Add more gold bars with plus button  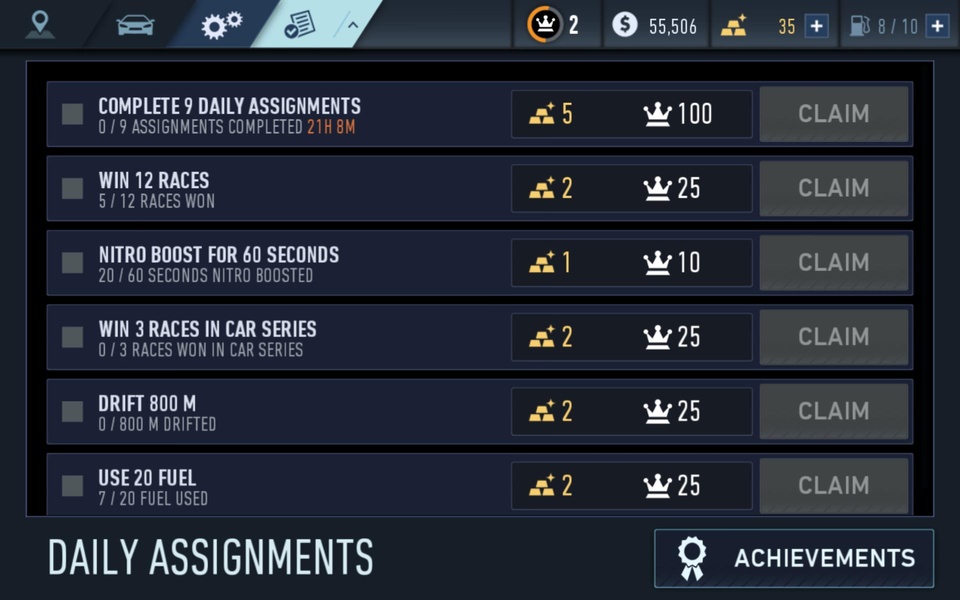point(817,26)
